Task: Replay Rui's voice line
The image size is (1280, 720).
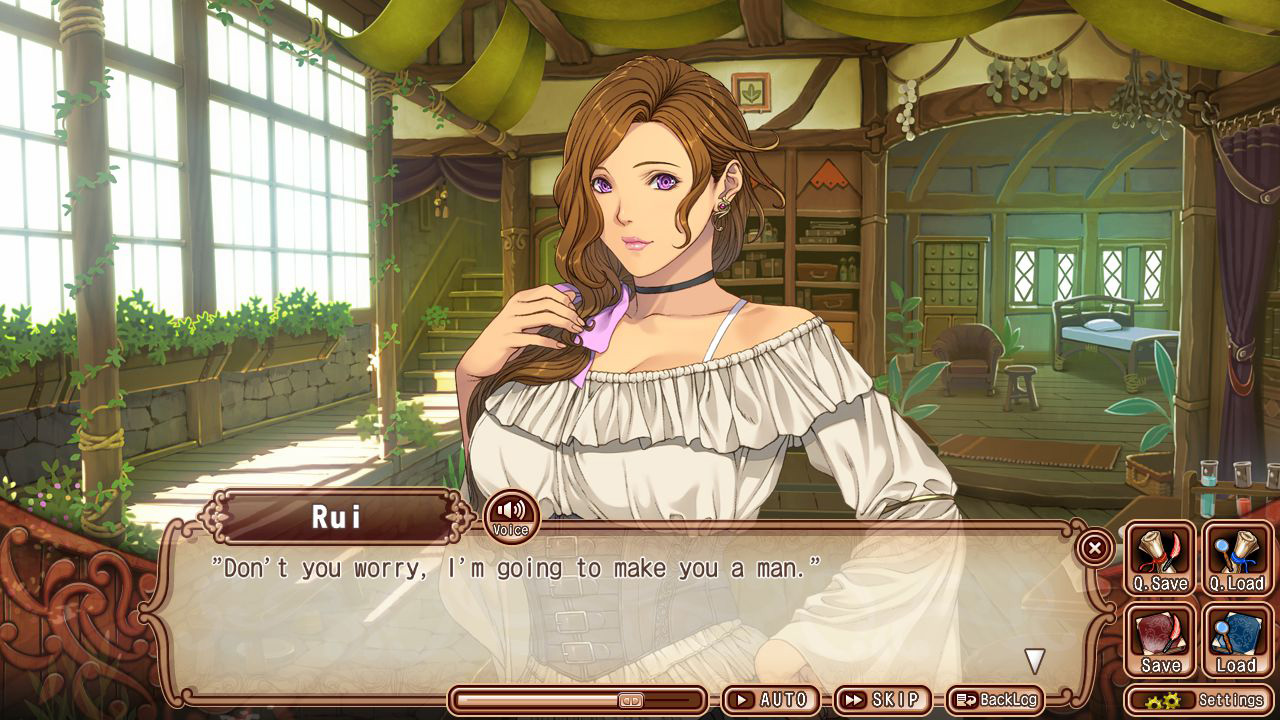Action: point(511,515)
